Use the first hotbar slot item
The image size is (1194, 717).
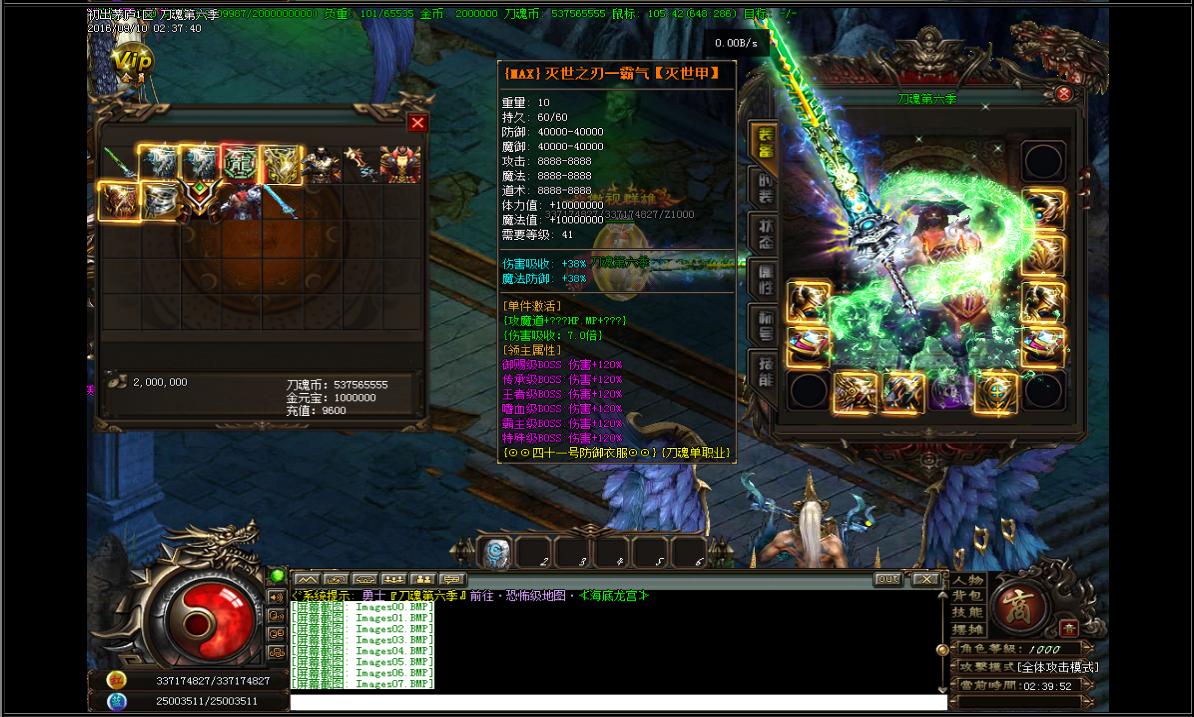tap(497, 553)
